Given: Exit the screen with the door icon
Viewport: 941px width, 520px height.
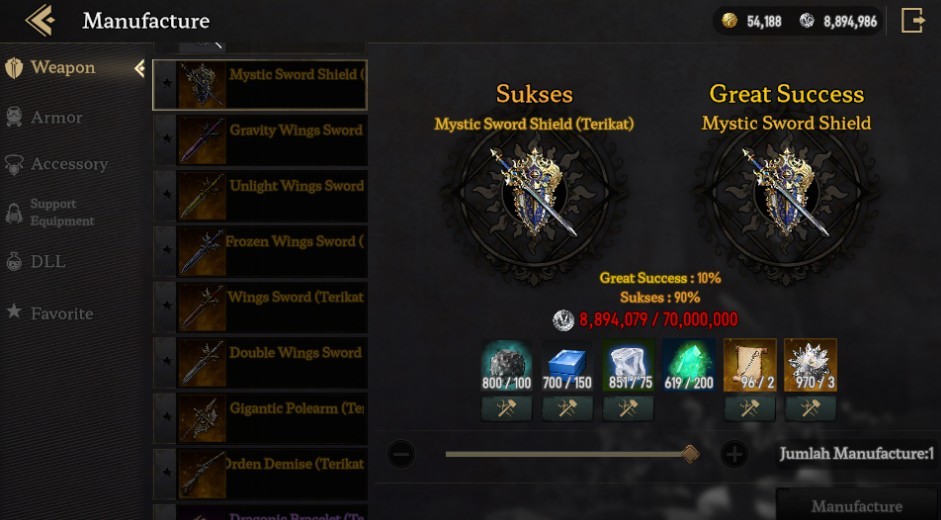Looking at the screenshot, I should [x=912, y=20].
